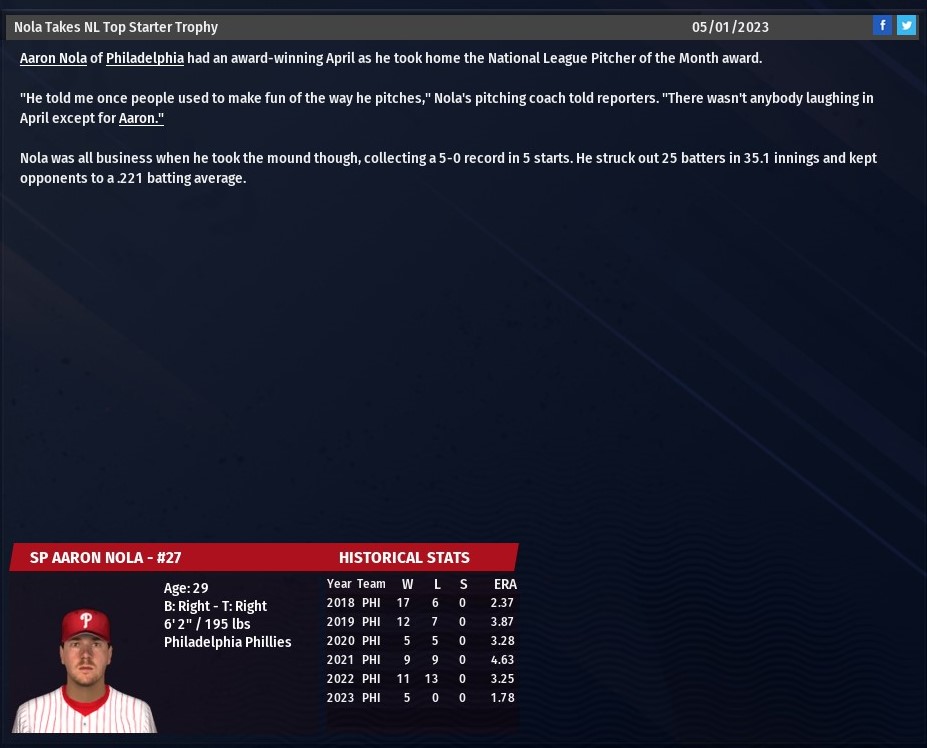
Task: Follow the Philadelphia team link
Action: (145, 58)
